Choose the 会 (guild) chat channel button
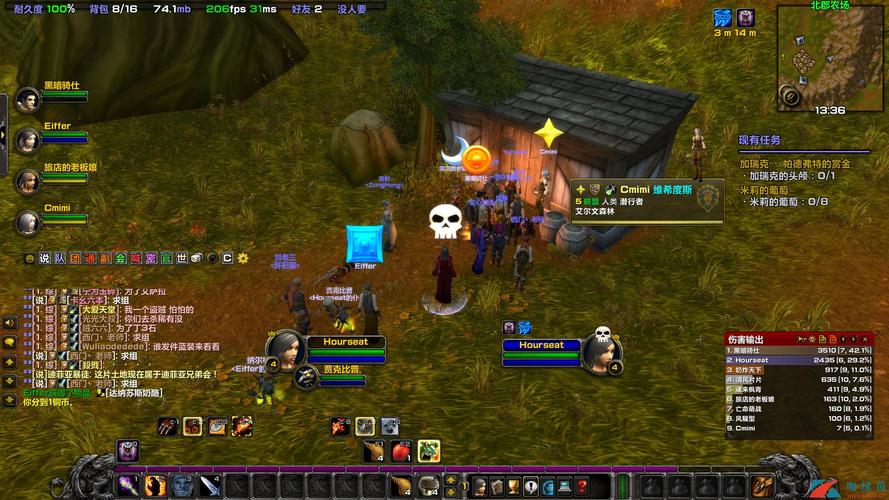 click(x=120, y=258)
